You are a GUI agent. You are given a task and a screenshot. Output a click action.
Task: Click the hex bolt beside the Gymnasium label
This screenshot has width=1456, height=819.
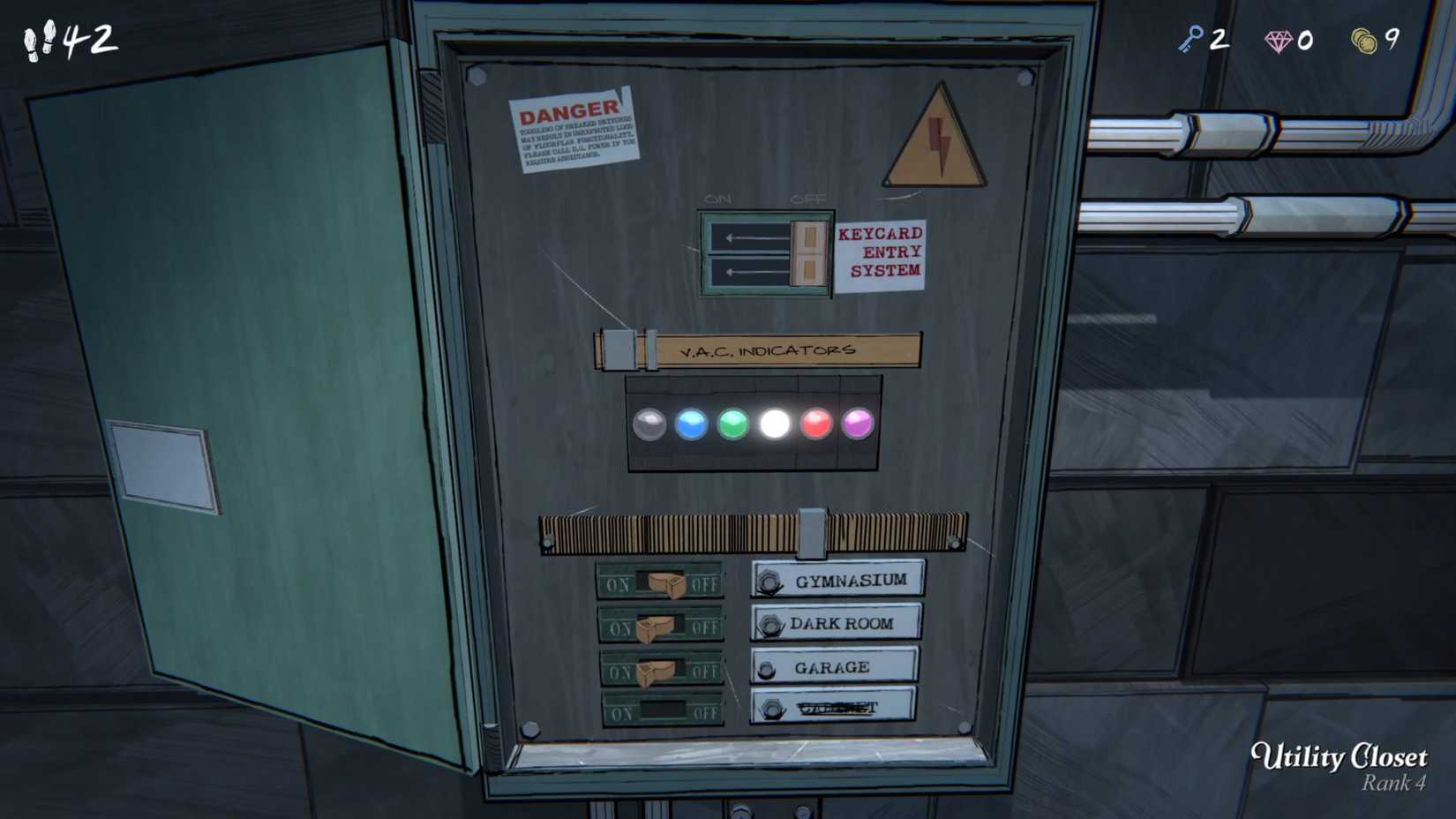[769, 580]
